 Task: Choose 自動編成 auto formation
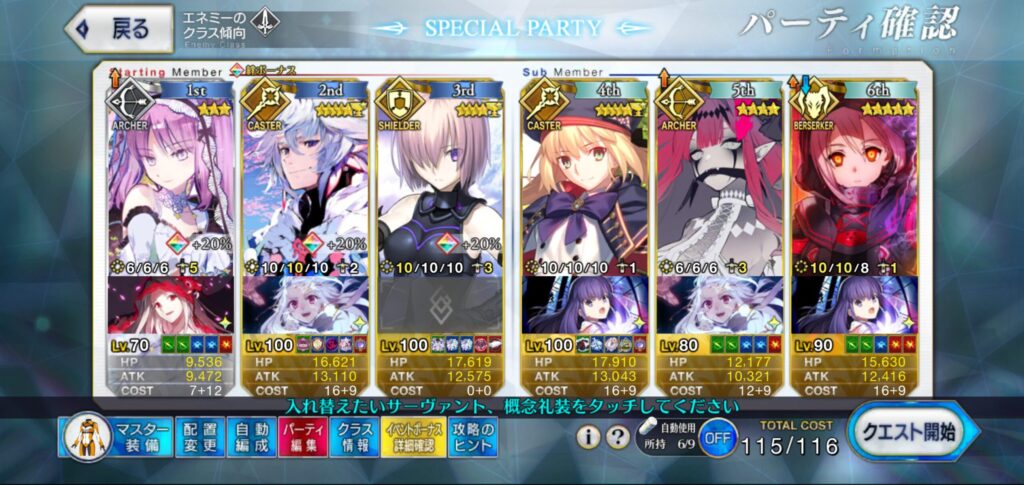click(246, 438)
